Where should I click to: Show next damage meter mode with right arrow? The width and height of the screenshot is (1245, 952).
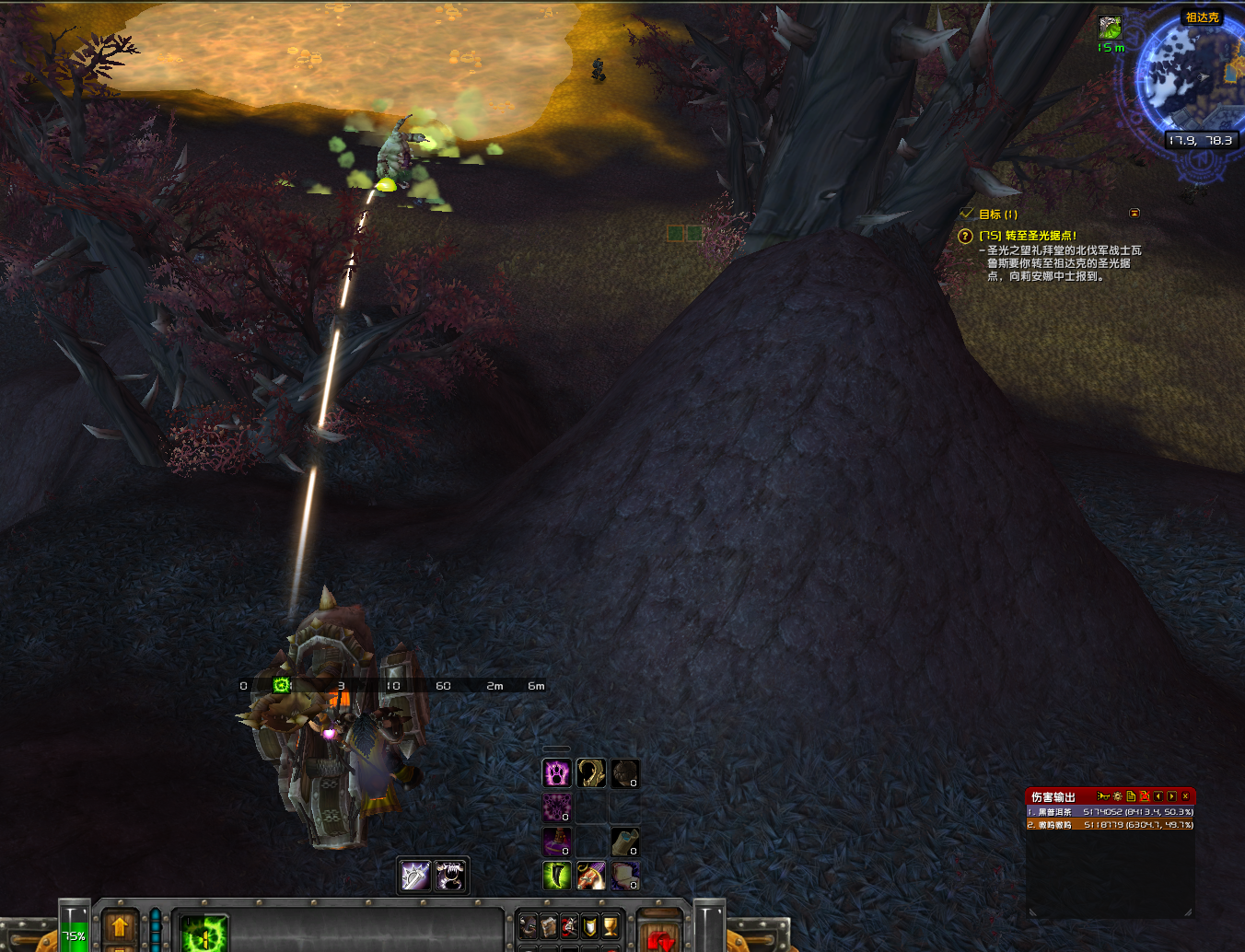[1171, 796]
